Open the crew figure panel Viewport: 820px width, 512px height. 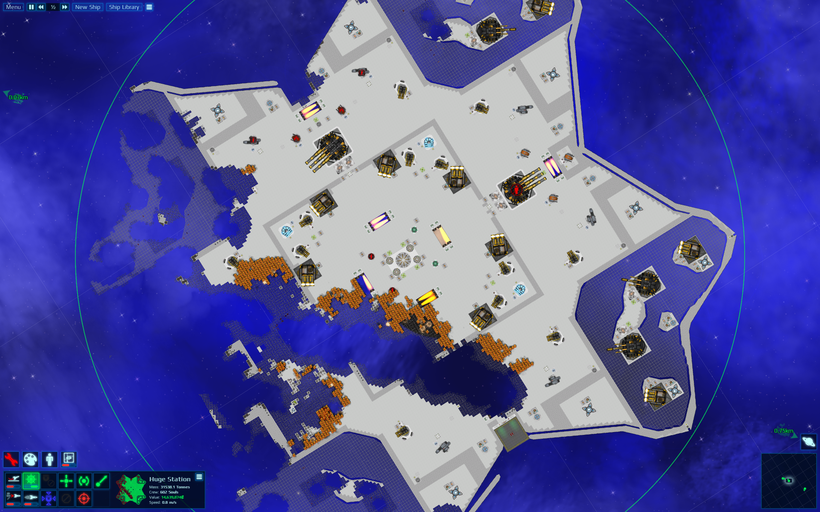coord(50,459)
